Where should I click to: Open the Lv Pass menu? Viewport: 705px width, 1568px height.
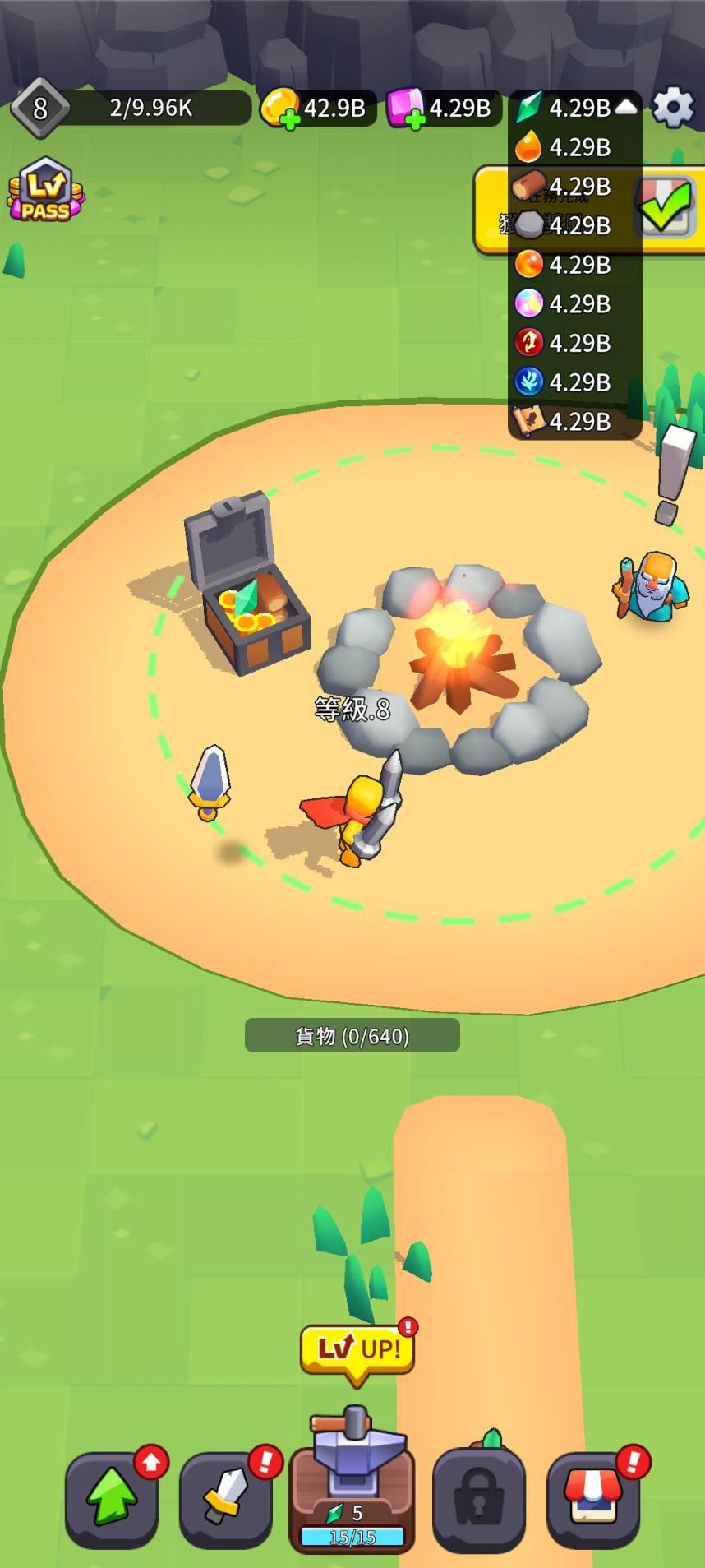pyautogui.click(x=45, y=191)
